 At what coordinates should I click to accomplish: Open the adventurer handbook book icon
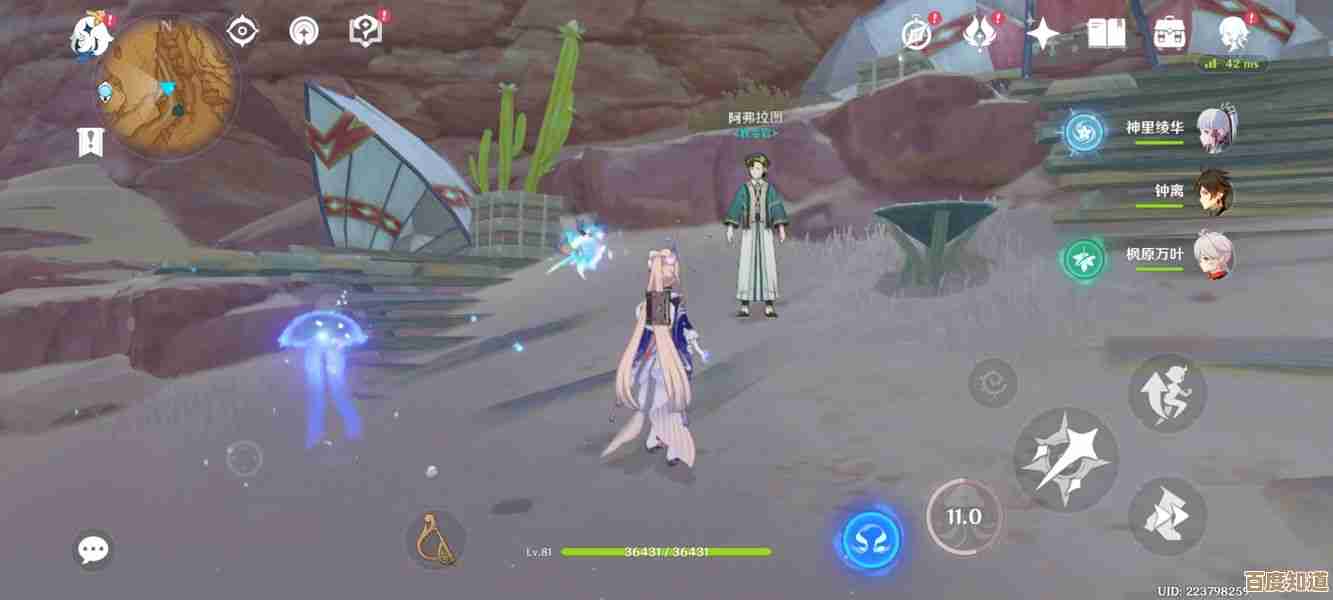pyautogui.click(x=1106, y=34)
